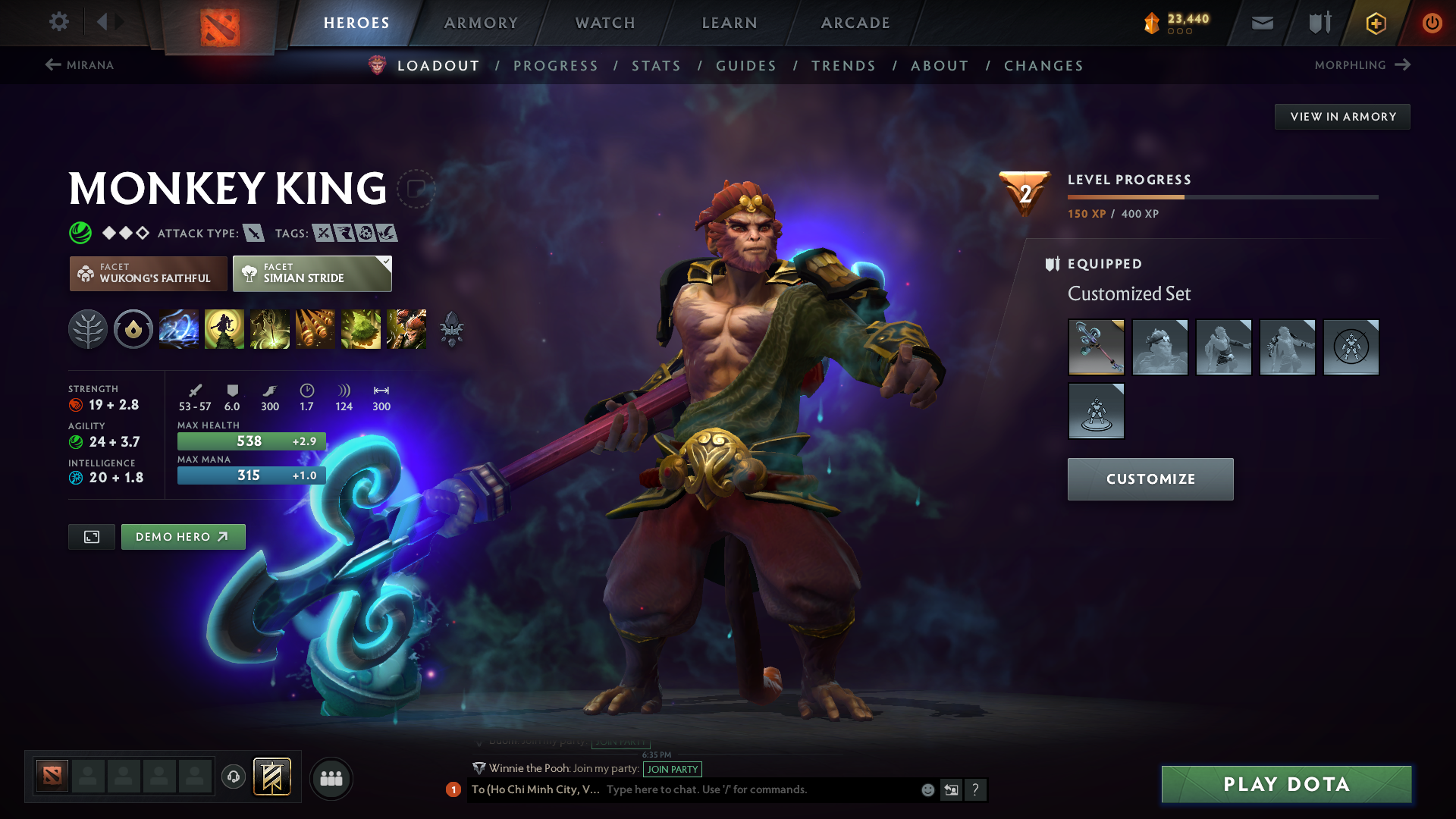
Task: Select the Jingu Mastery ability icon
Action: pos(315,329)
